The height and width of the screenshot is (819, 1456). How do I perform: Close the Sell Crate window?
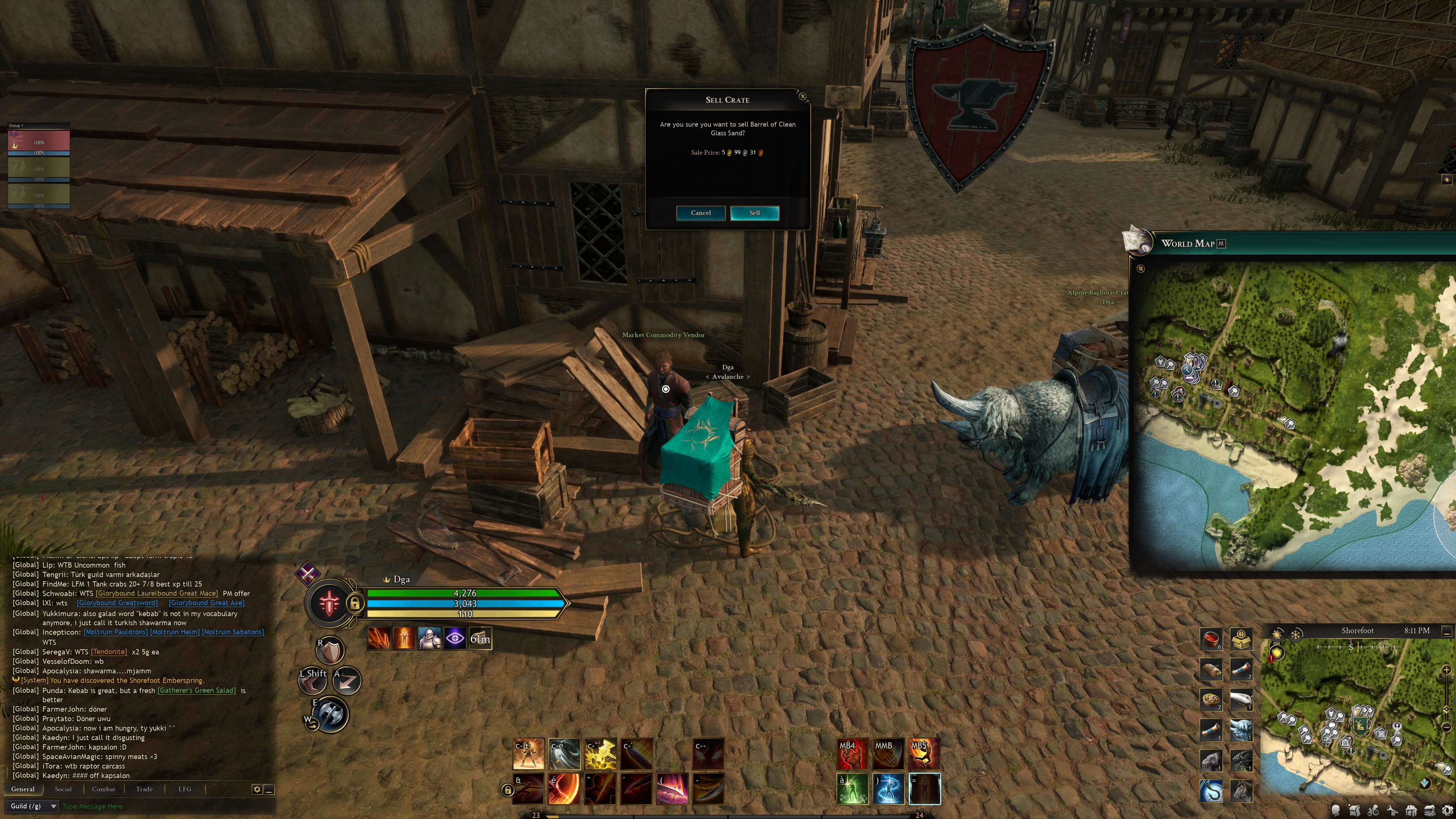tap(803, 97)
